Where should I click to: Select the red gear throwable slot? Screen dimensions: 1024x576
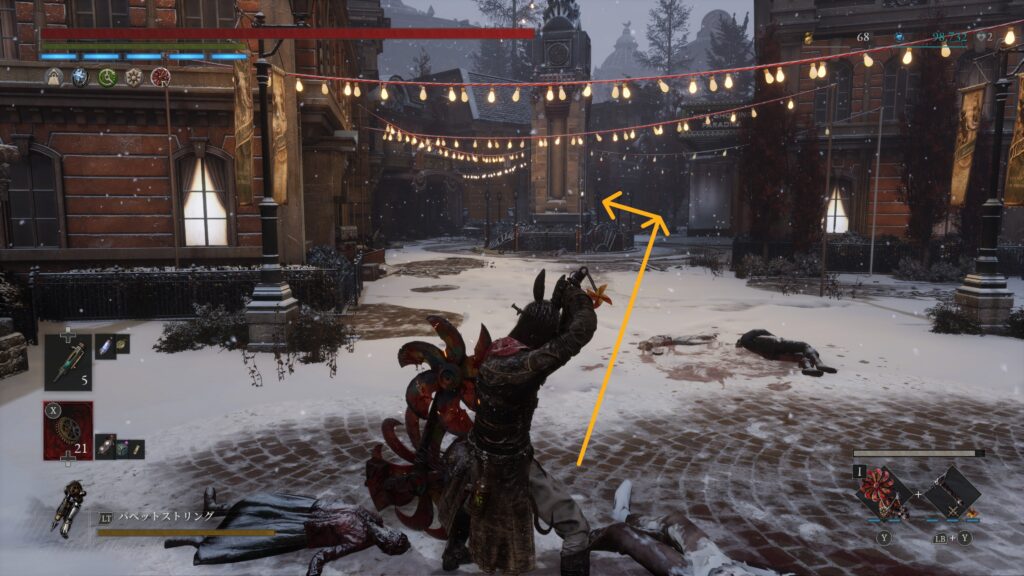[x=68, y=430]
